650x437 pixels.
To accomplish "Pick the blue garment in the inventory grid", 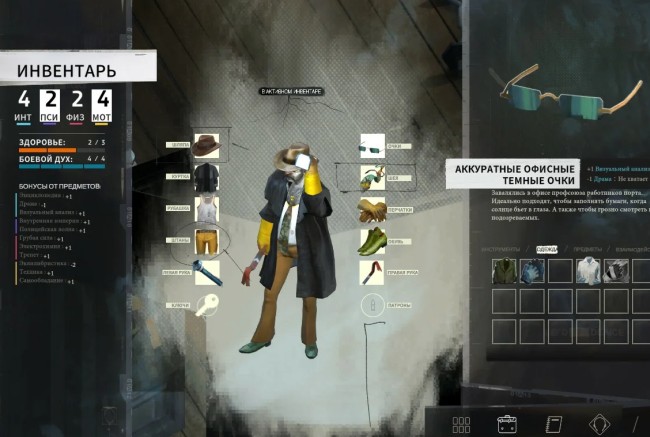I will pos(531,271).
